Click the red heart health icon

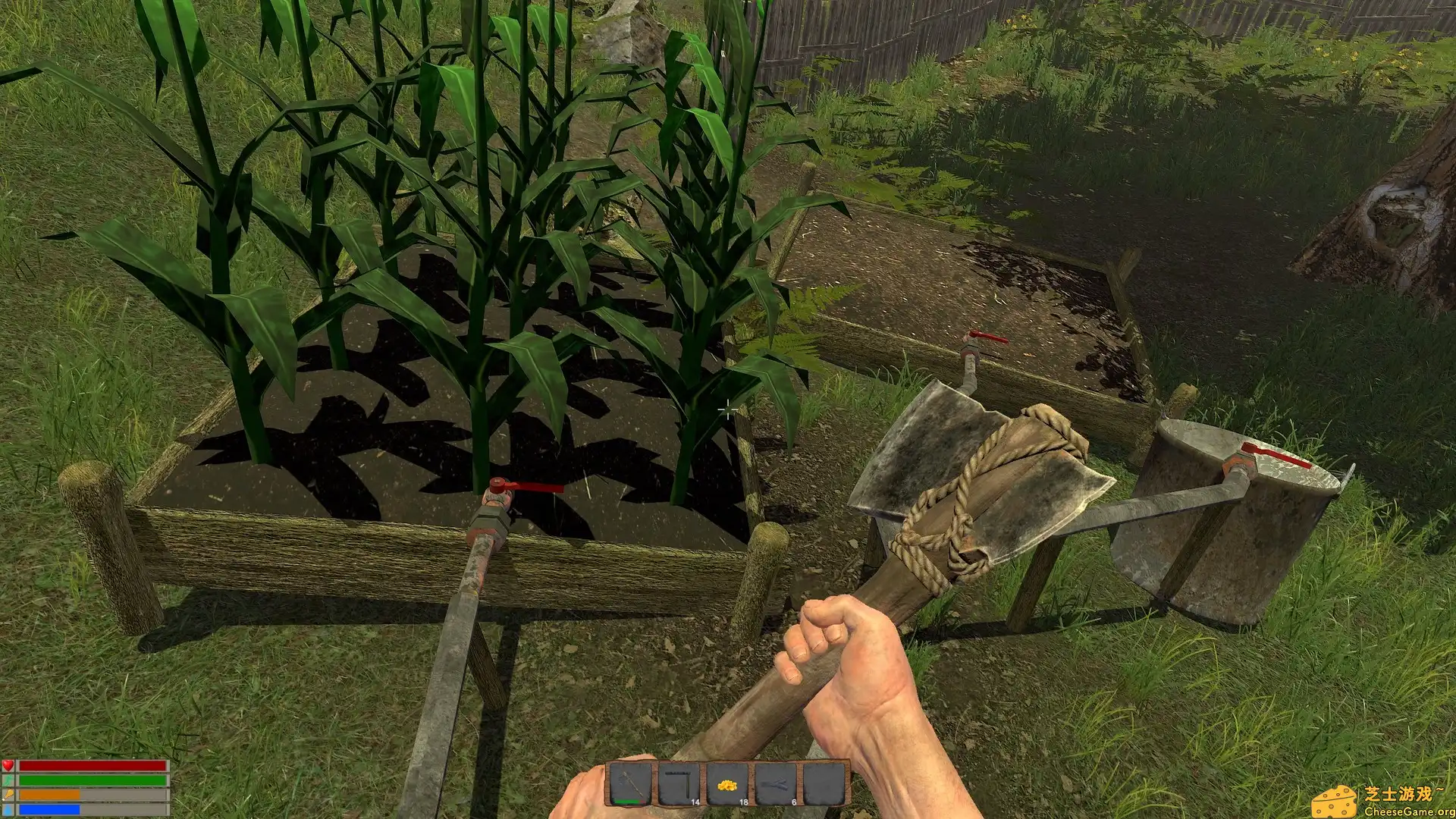click(8, 765)
